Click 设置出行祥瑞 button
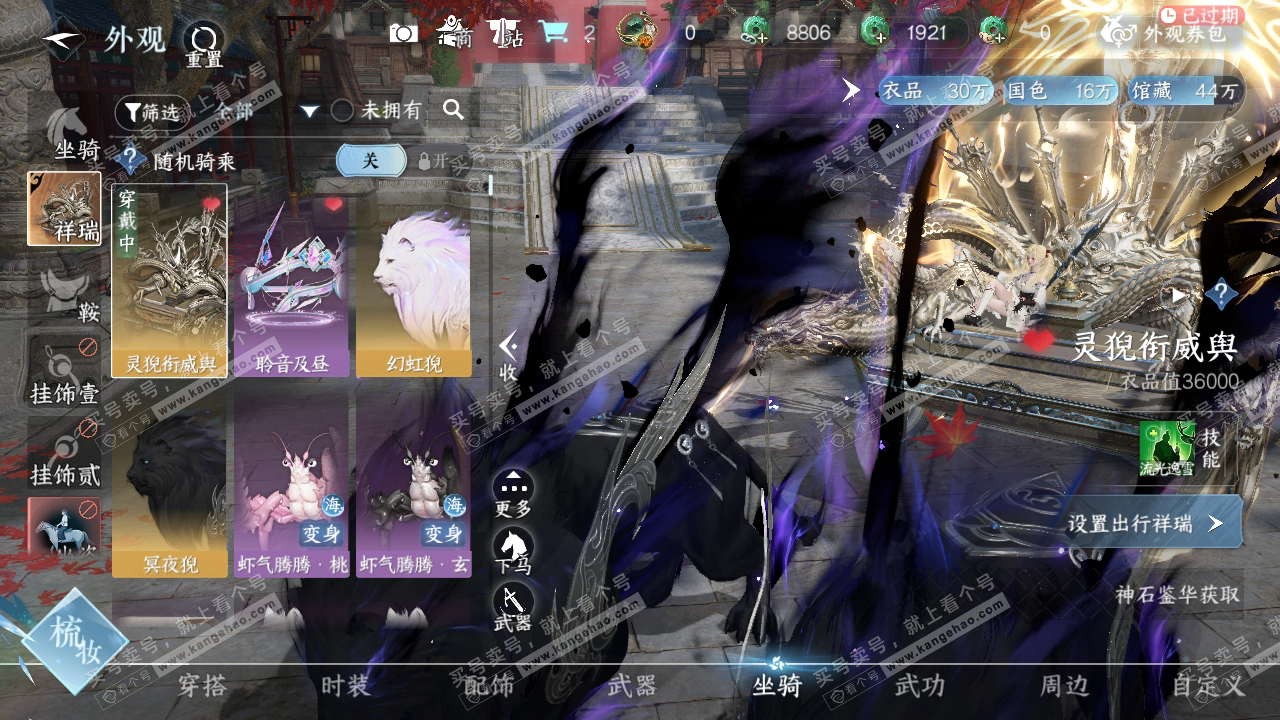Image resolution: width=1280 pixels, height=720 pixels. pos(1144,523)
